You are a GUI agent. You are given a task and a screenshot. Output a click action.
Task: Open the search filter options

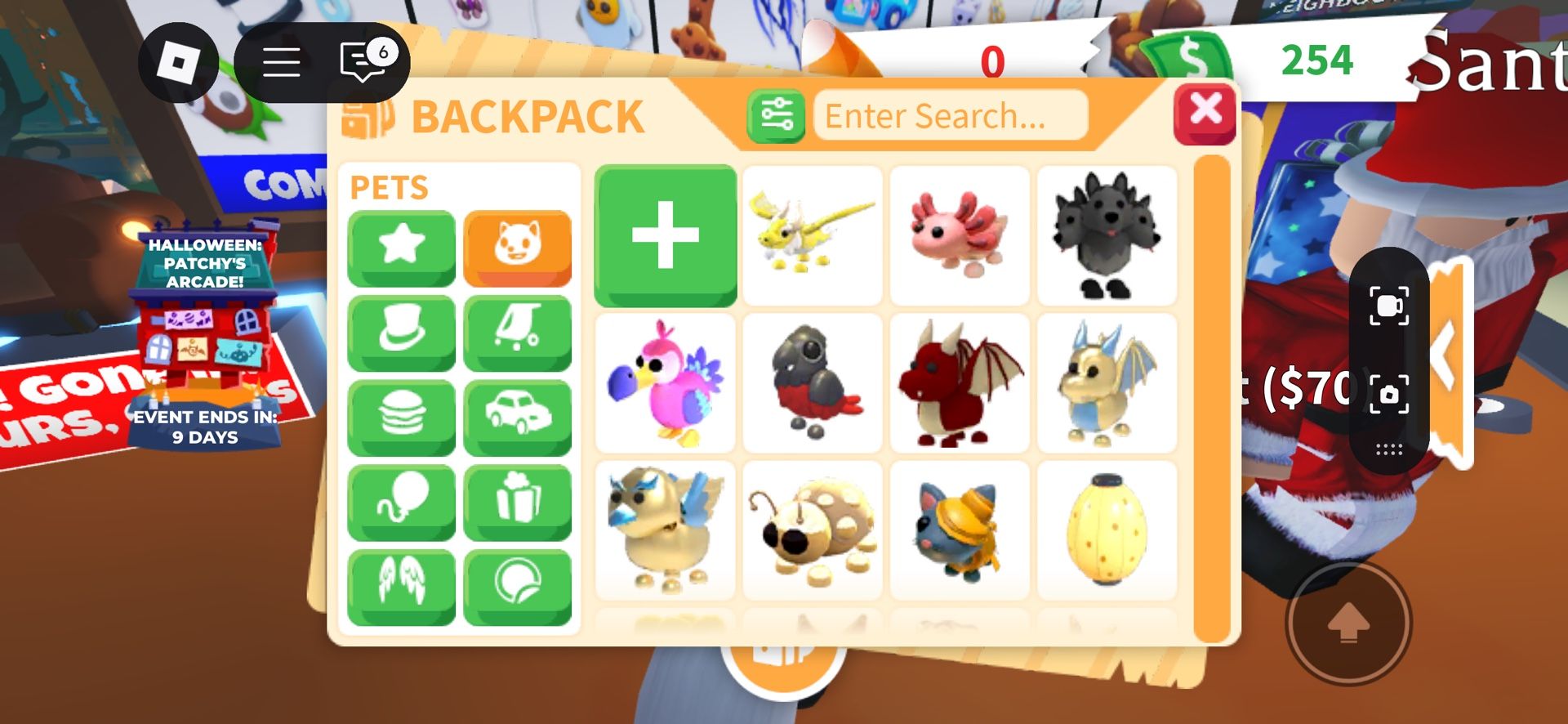(776, 114)
